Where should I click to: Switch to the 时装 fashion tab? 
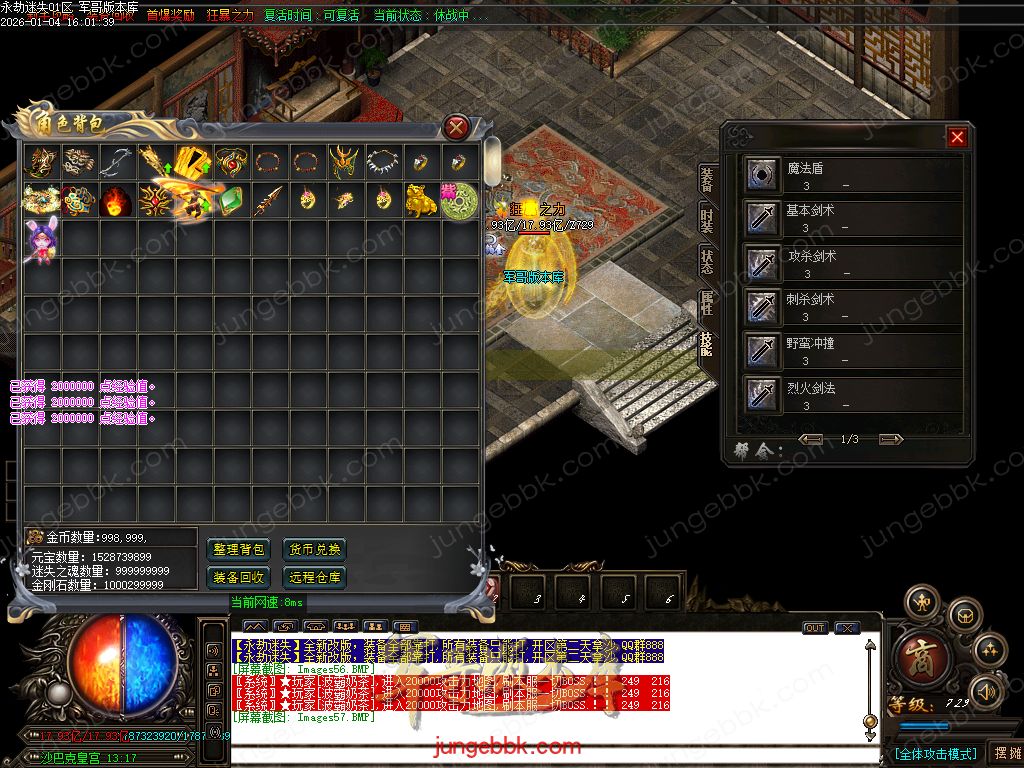[x=707, y=221]
